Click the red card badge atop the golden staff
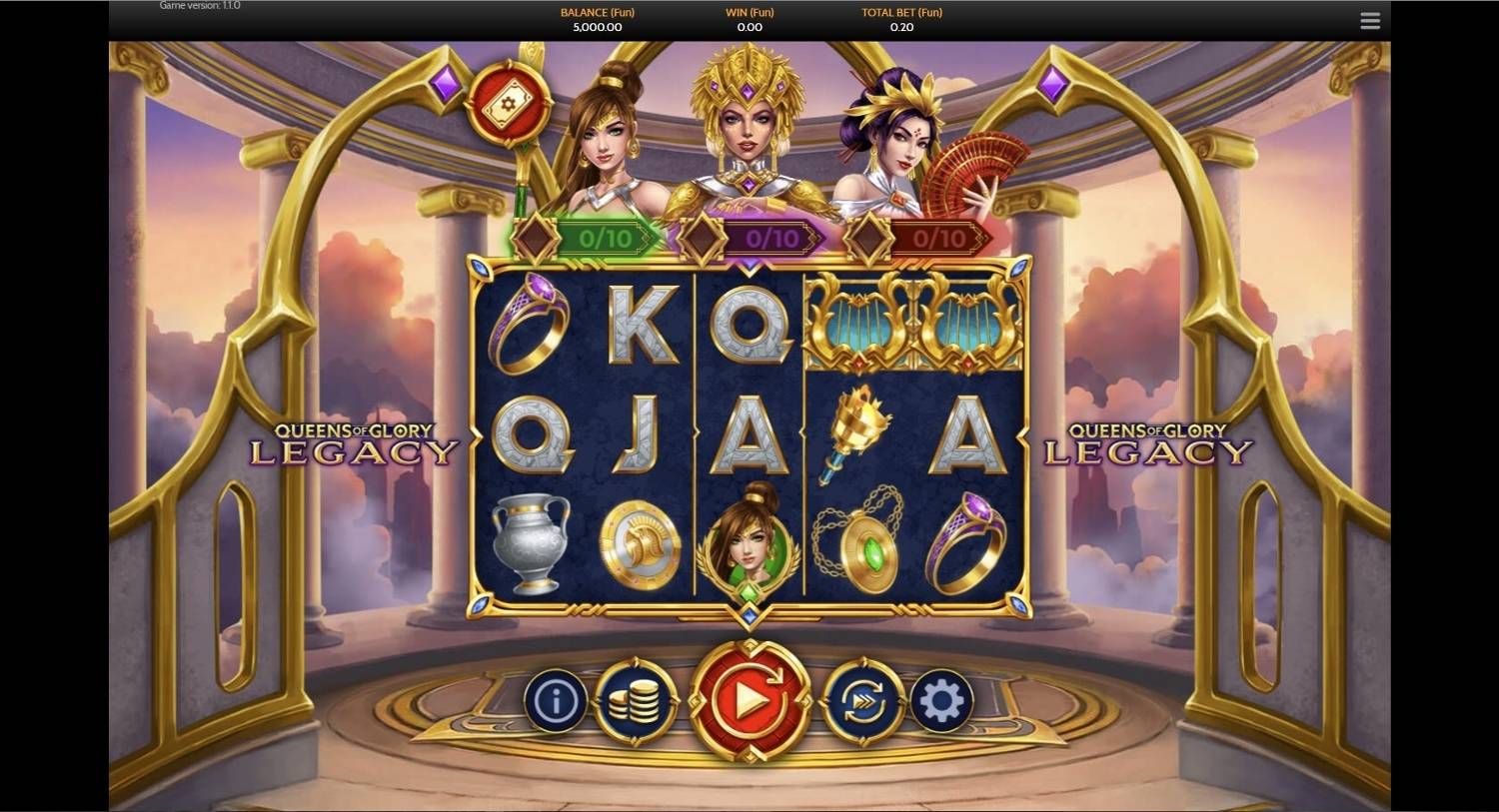This screenshot has height=812, width=1499. [x=510, y=104]
